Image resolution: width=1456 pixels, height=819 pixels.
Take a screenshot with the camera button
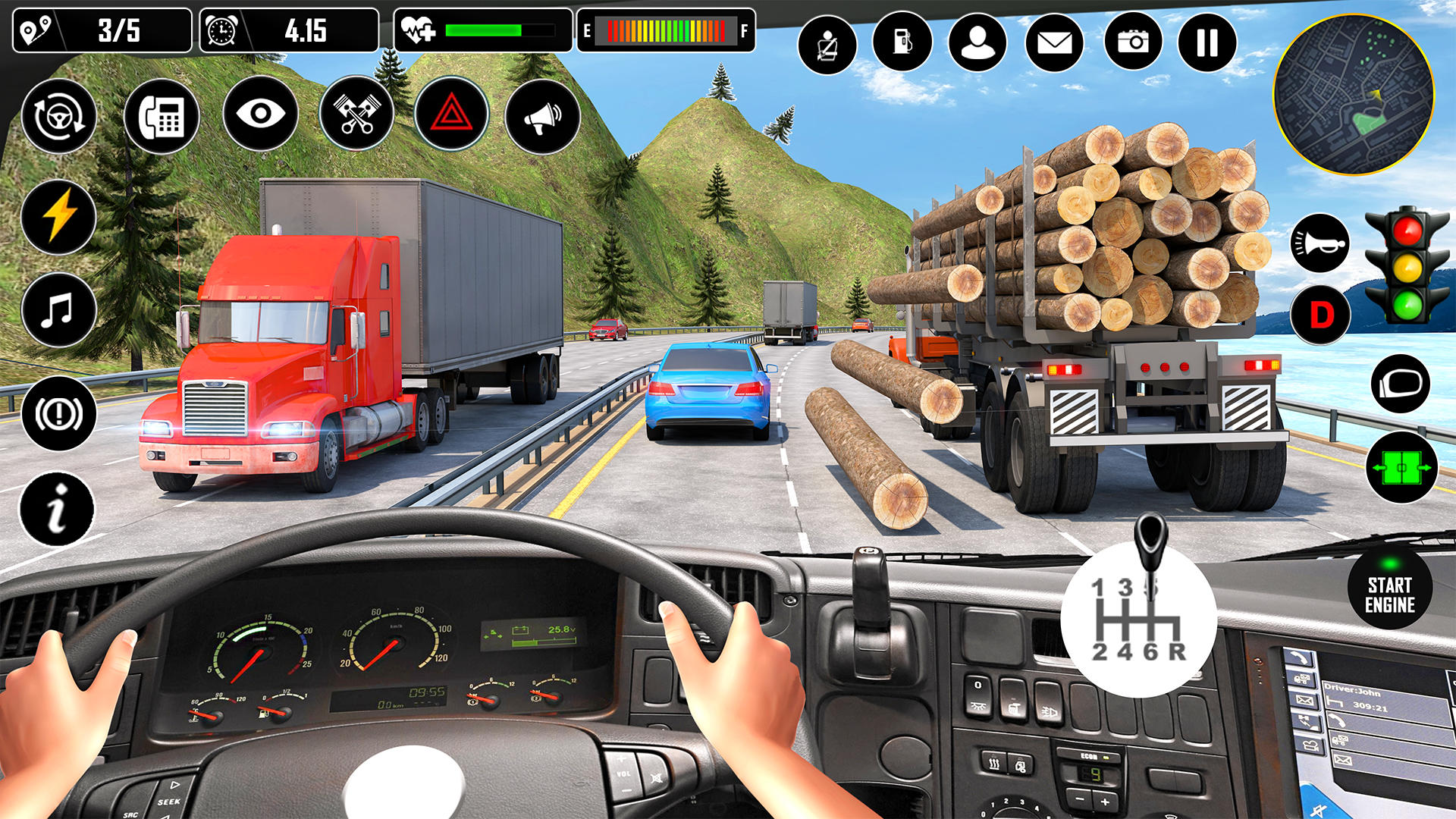1133,42
